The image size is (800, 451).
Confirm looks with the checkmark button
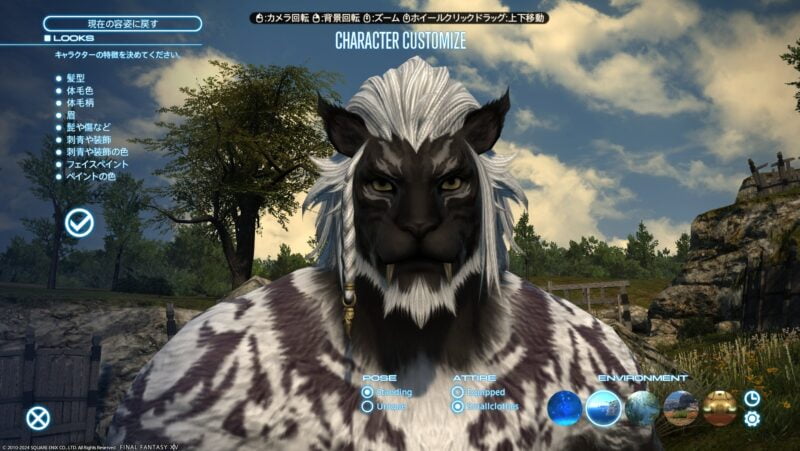pyautogui.click(x=79, y=223)
